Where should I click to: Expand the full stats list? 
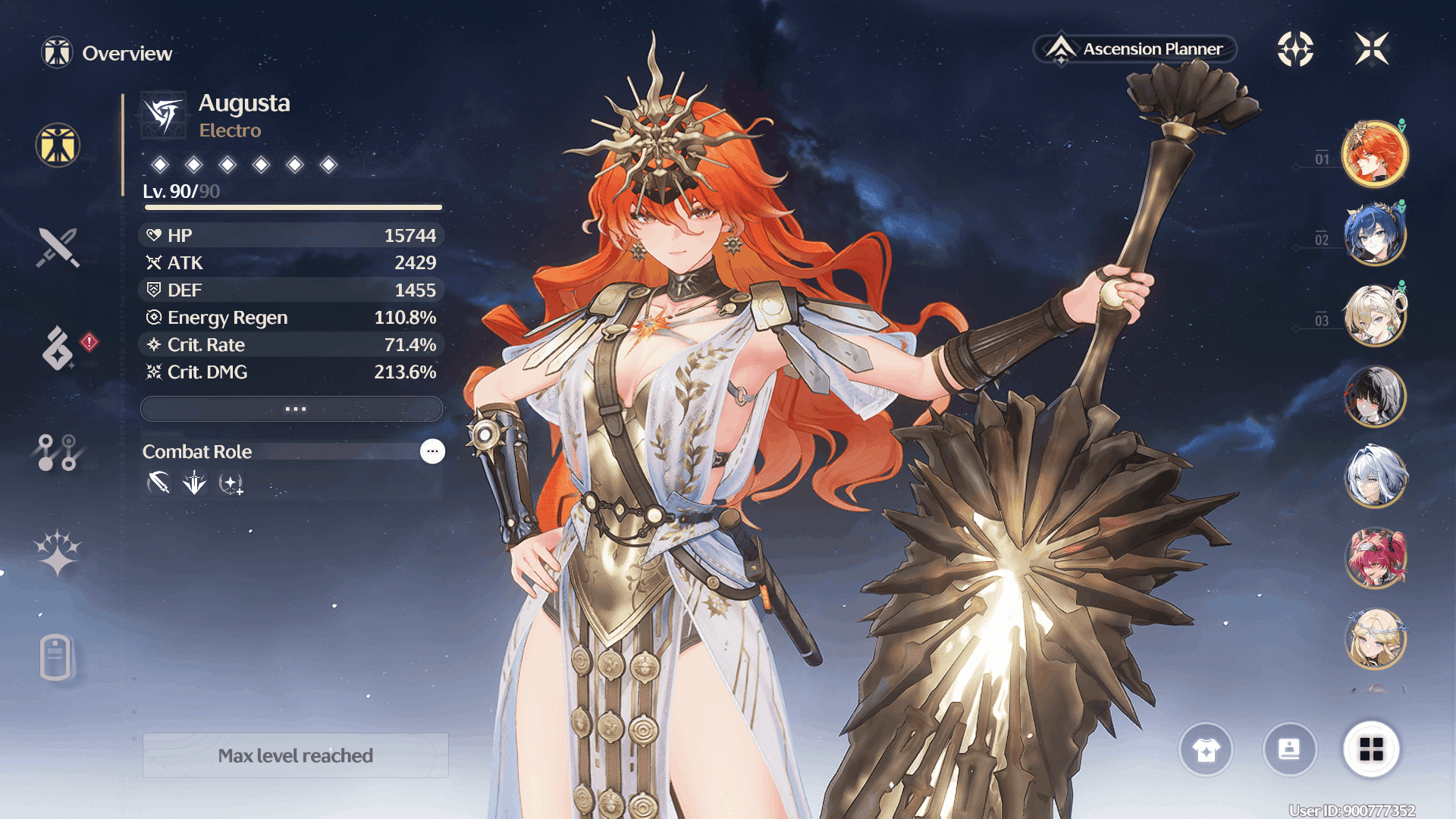(292, 409)
